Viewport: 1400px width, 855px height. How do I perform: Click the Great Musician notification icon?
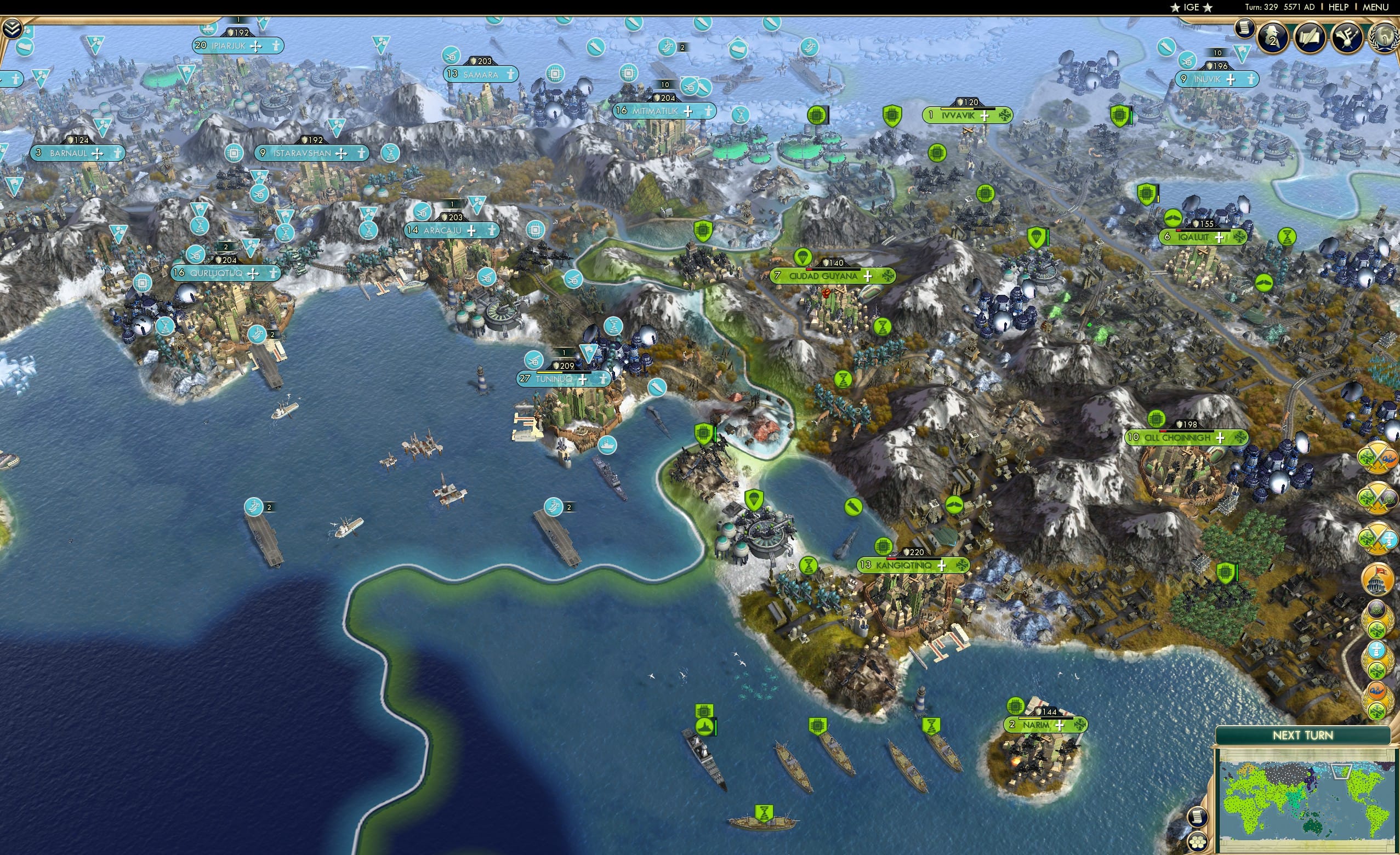tap(1348, 35)
